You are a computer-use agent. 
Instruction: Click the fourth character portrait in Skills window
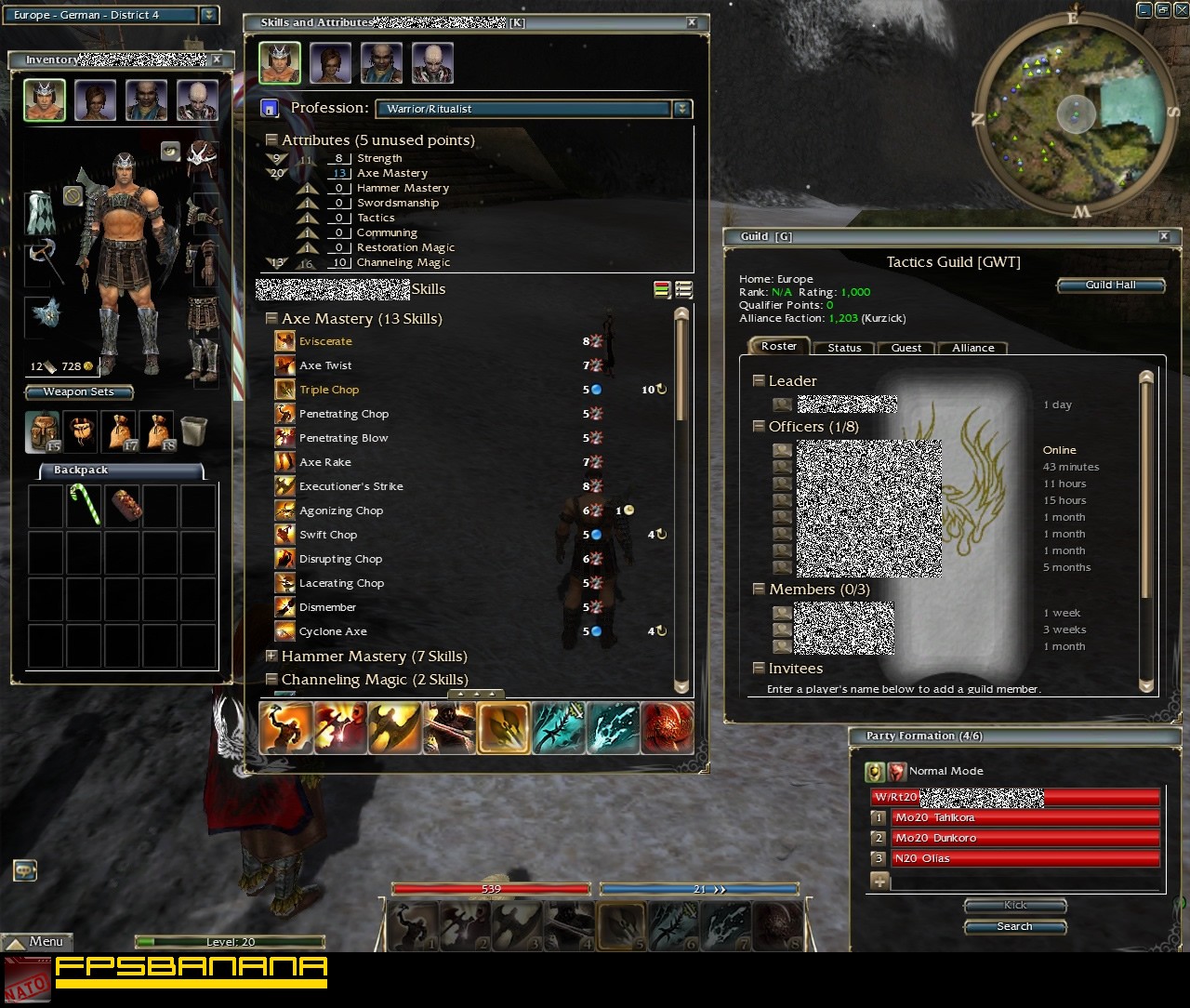pyautogui.click(x=431, y=62)
